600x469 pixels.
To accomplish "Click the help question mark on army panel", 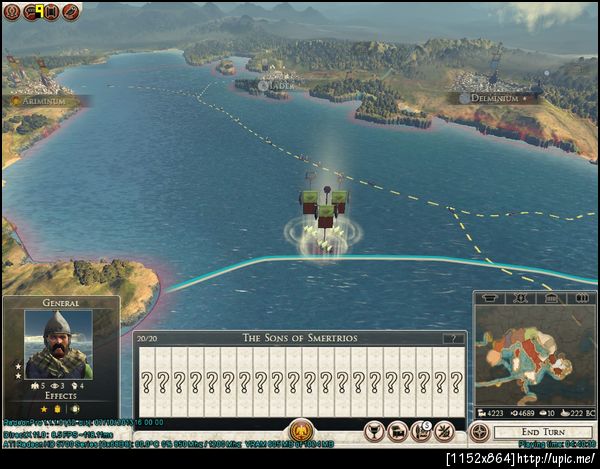I will (454, 338).
